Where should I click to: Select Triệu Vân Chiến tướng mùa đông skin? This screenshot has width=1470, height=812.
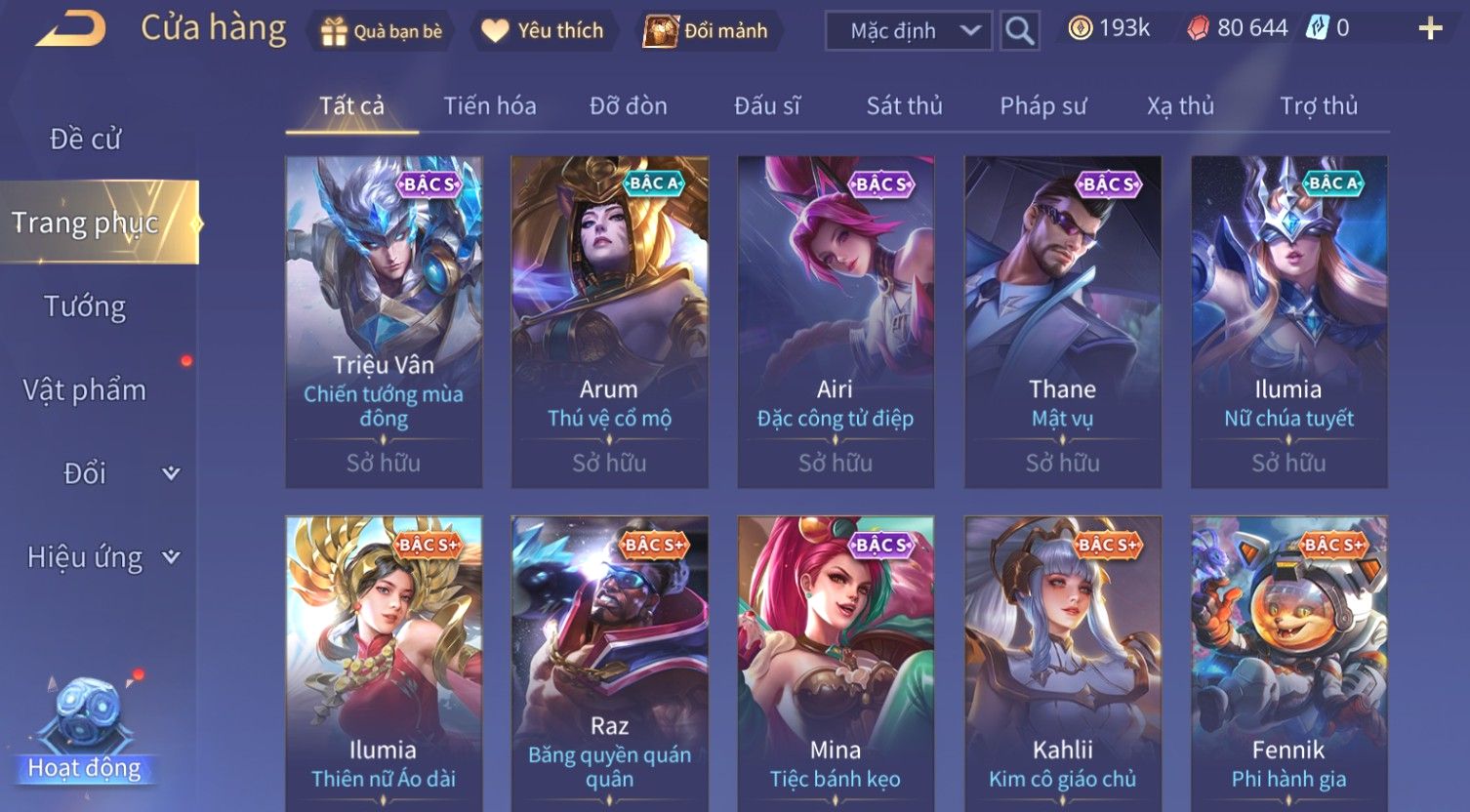384,322
